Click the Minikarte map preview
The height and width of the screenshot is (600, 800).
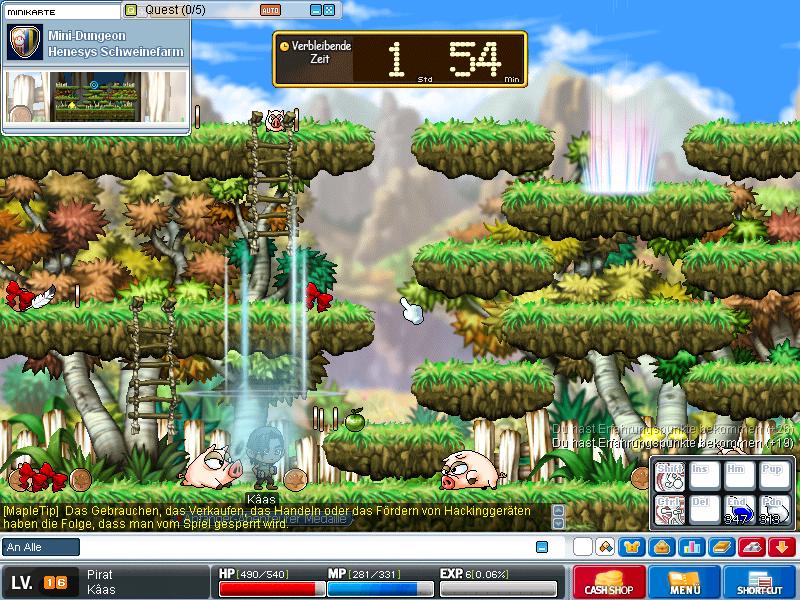tap(95, 97)
